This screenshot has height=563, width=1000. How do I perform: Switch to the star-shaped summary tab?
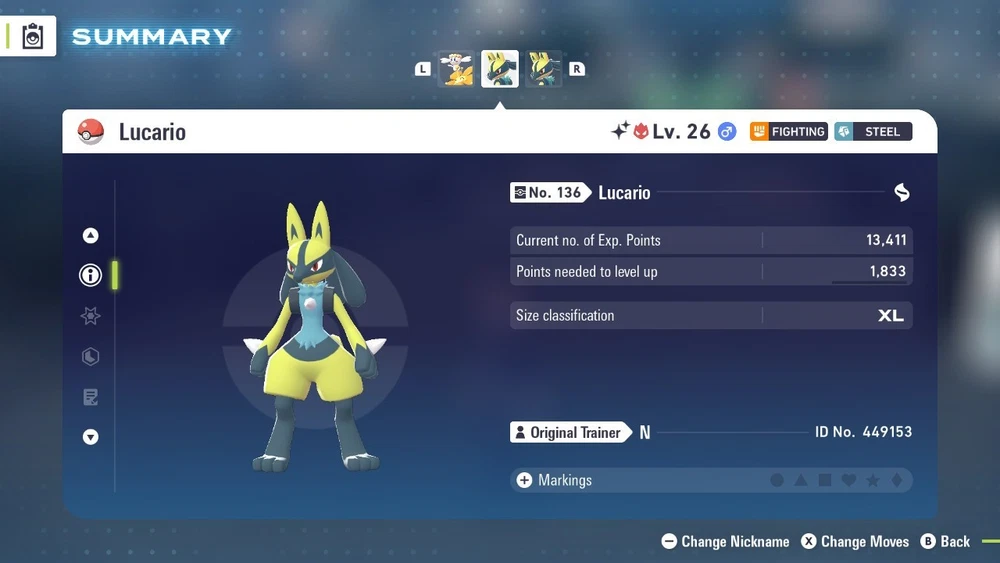91,316
